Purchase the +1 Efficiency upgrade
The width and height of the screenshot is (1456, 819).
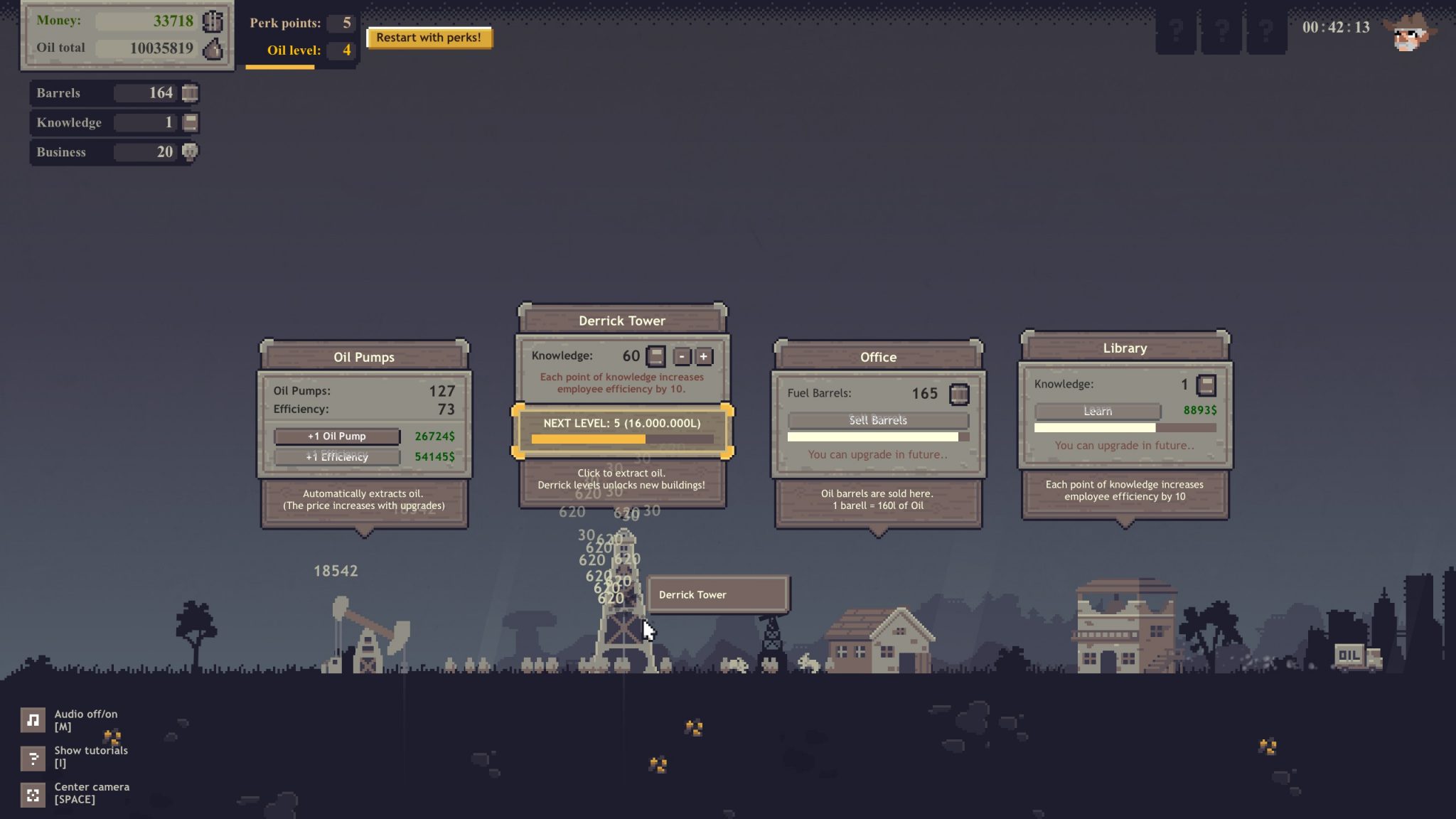[x=337, y=456]
